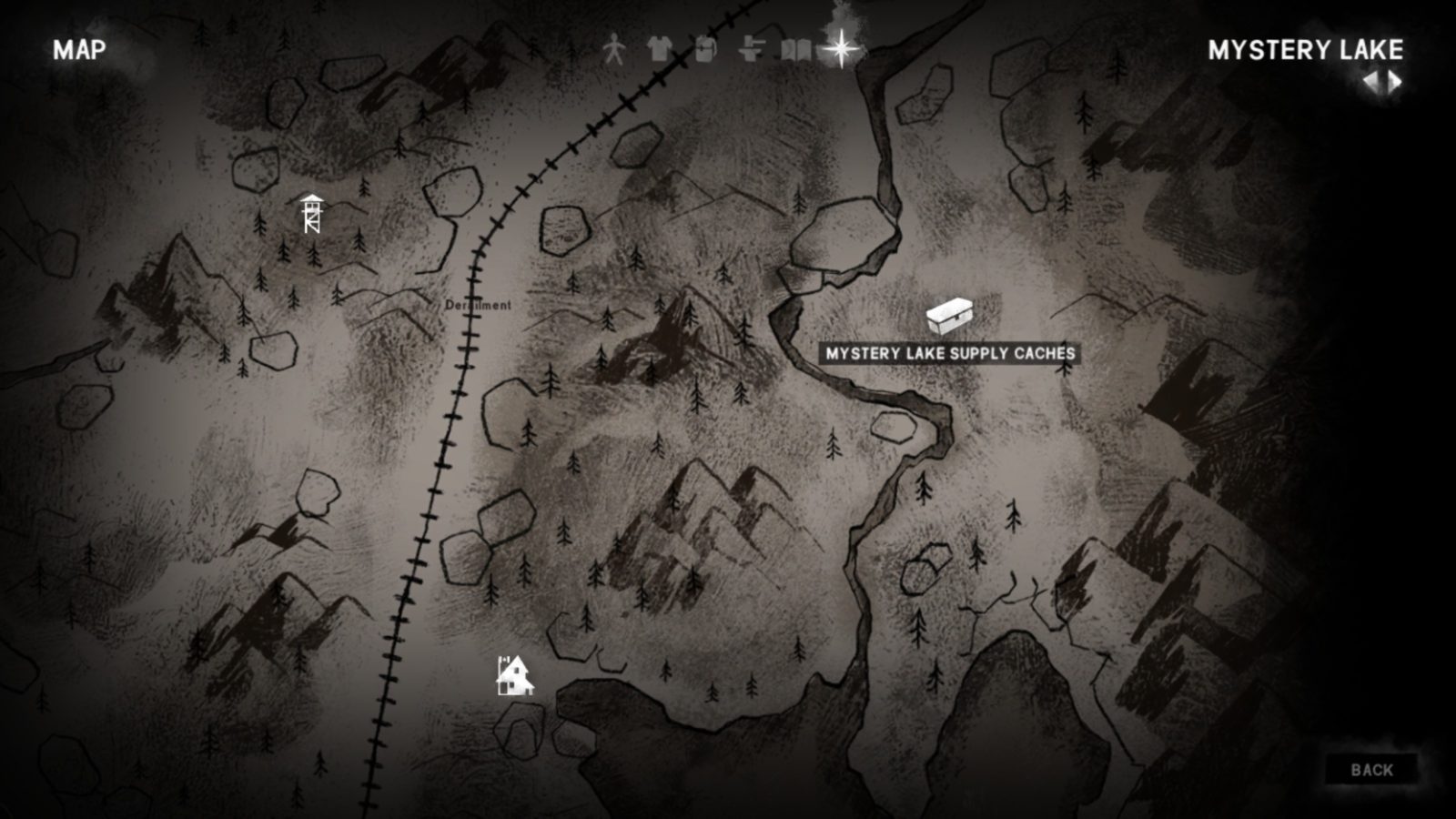
Task: Select the supply cache chest marker
Action: tap(949, 317)
